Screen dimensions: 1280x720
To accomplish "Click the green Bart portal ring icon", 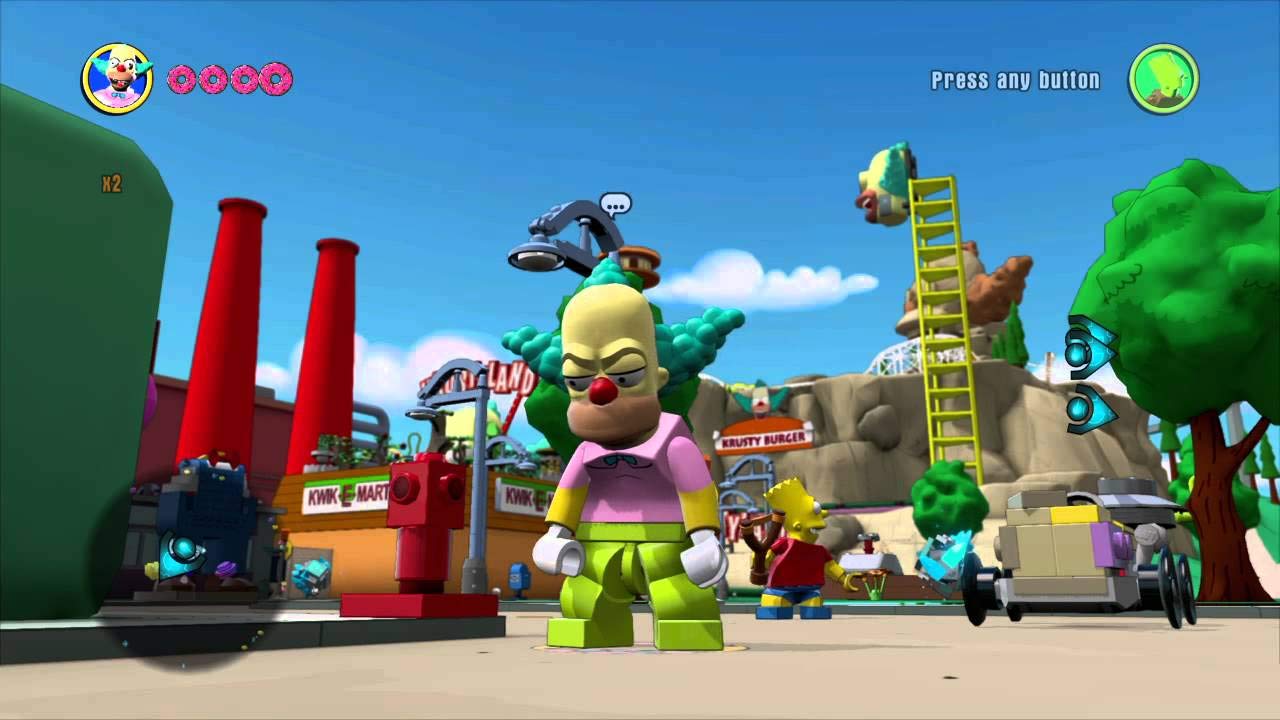I will pyautogui.click(x=1164, y=76).
